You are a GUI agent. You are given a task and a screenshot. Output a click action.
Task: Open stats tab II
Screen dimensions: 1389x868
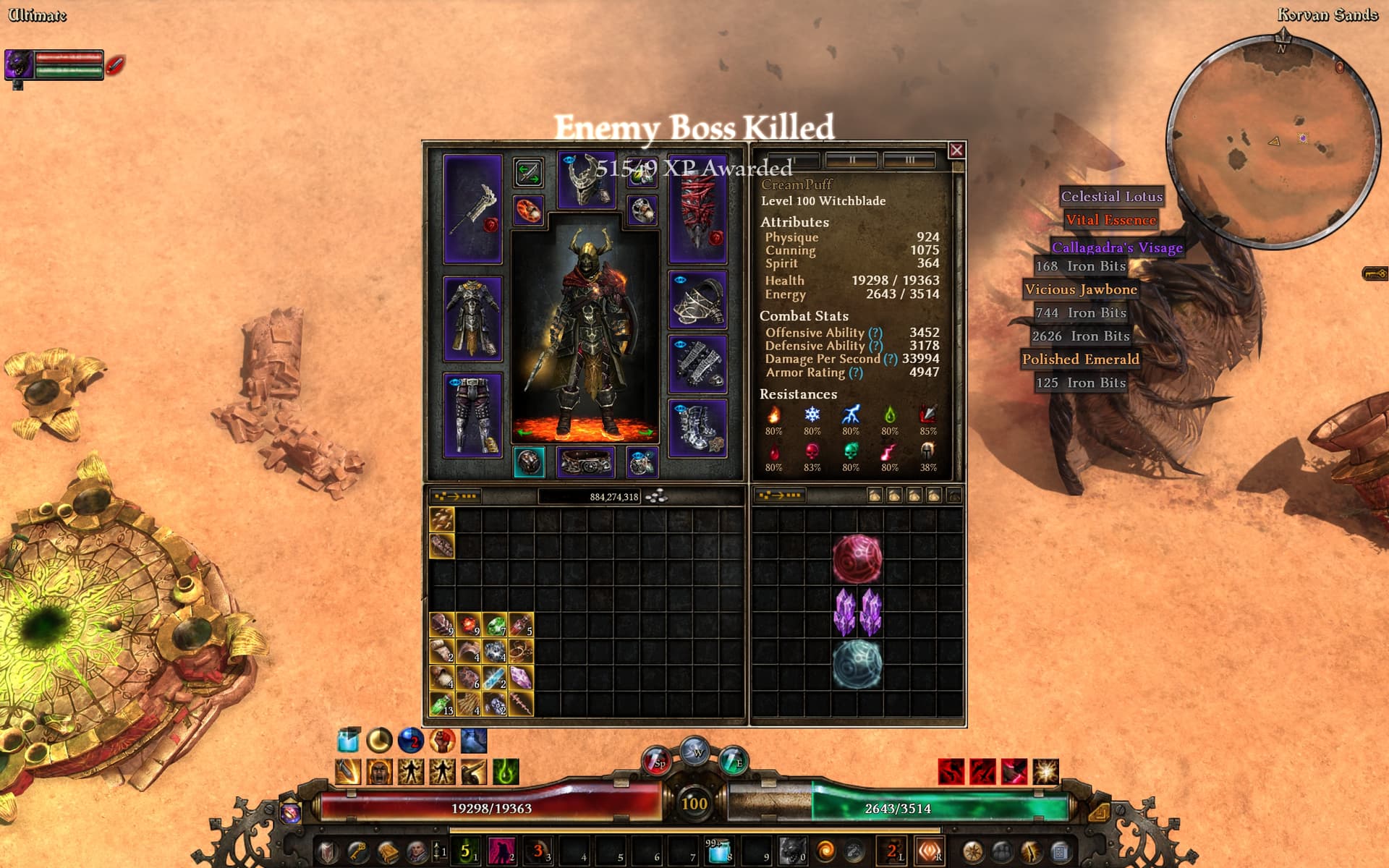tap(851, 160)
